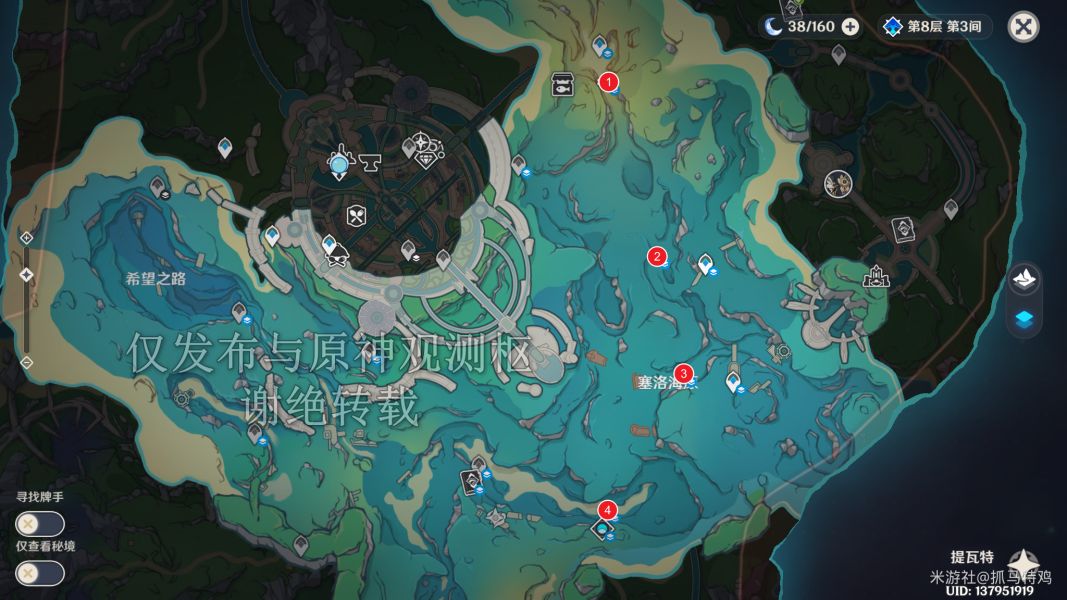This screenshot has height=600, width=1067.
Task: Switch to the surface map layer button
Action: pos(1023,279)
